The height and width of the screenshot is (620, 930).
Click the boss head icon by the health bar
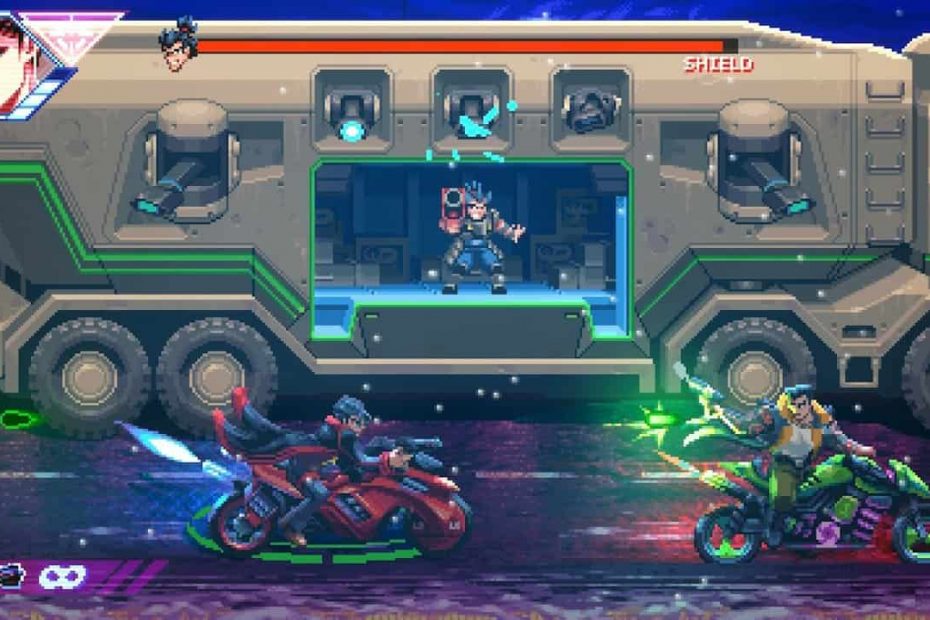[x=177, y=44]
